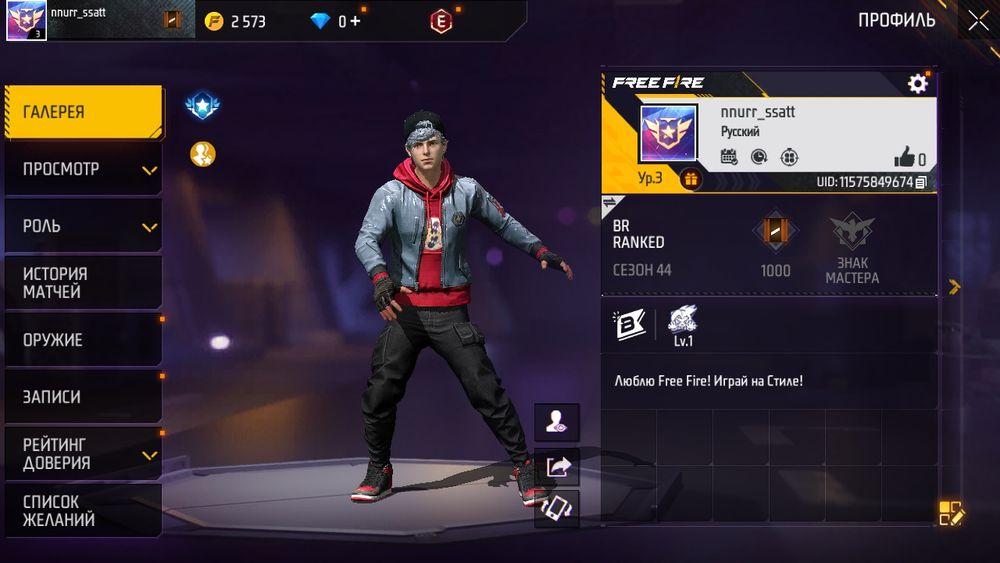Open the gift box icon under avatar
1000x563 pixels.
click(x=690, y=179)
